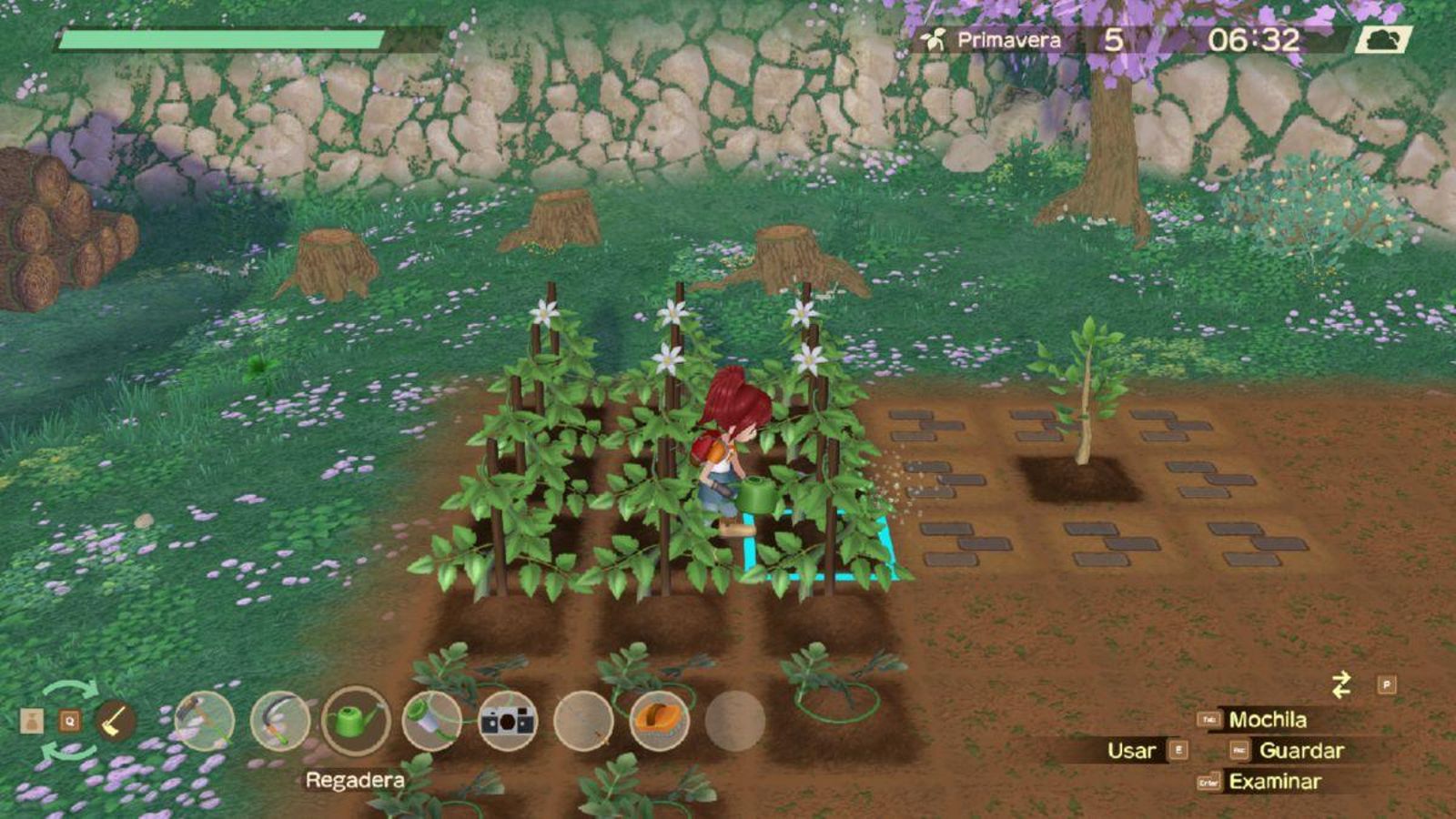The width and height of the screenshot is (1456, 819).
Task: Click Guardar to save the game
Action: 1301,750
